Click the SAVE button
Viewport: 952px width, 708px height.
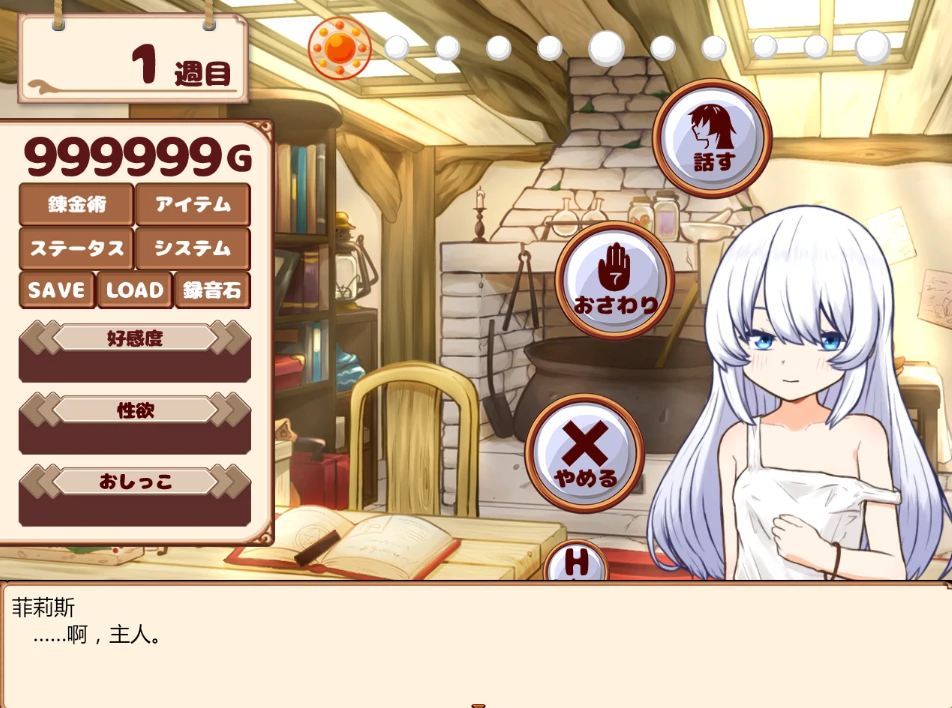click(57, 290)
